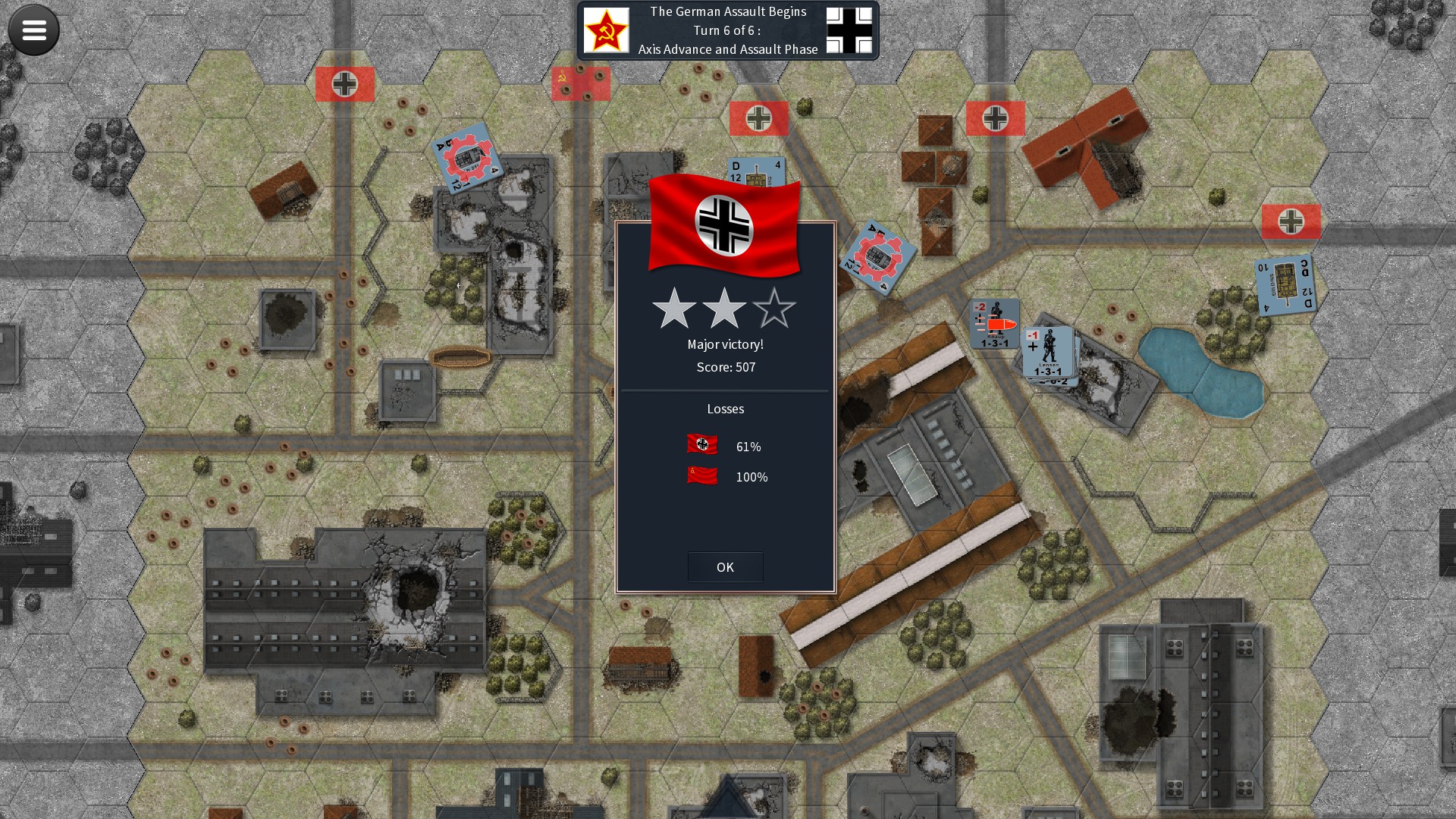
Task: Click the Soviet star emblem on turn banner
Action: (607, 30)
